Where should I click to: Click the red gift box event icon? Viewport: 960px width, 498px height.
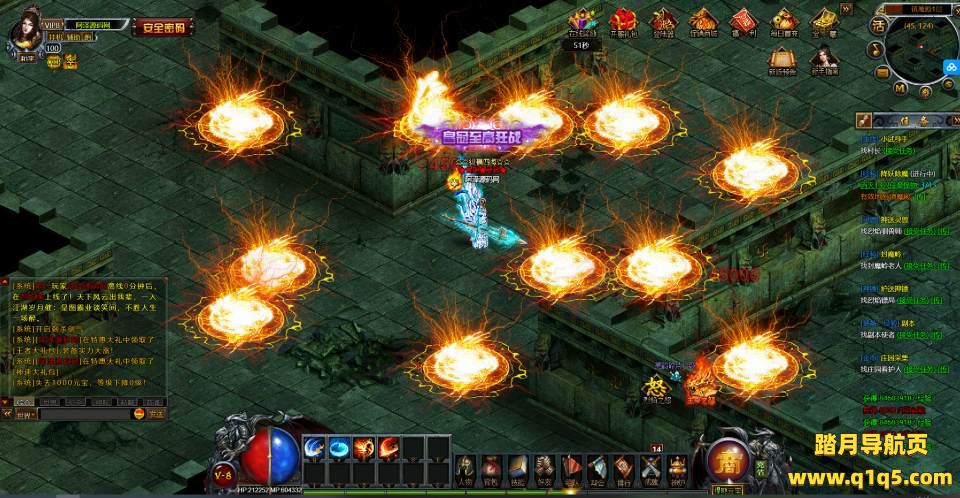(x=623, y=21)
